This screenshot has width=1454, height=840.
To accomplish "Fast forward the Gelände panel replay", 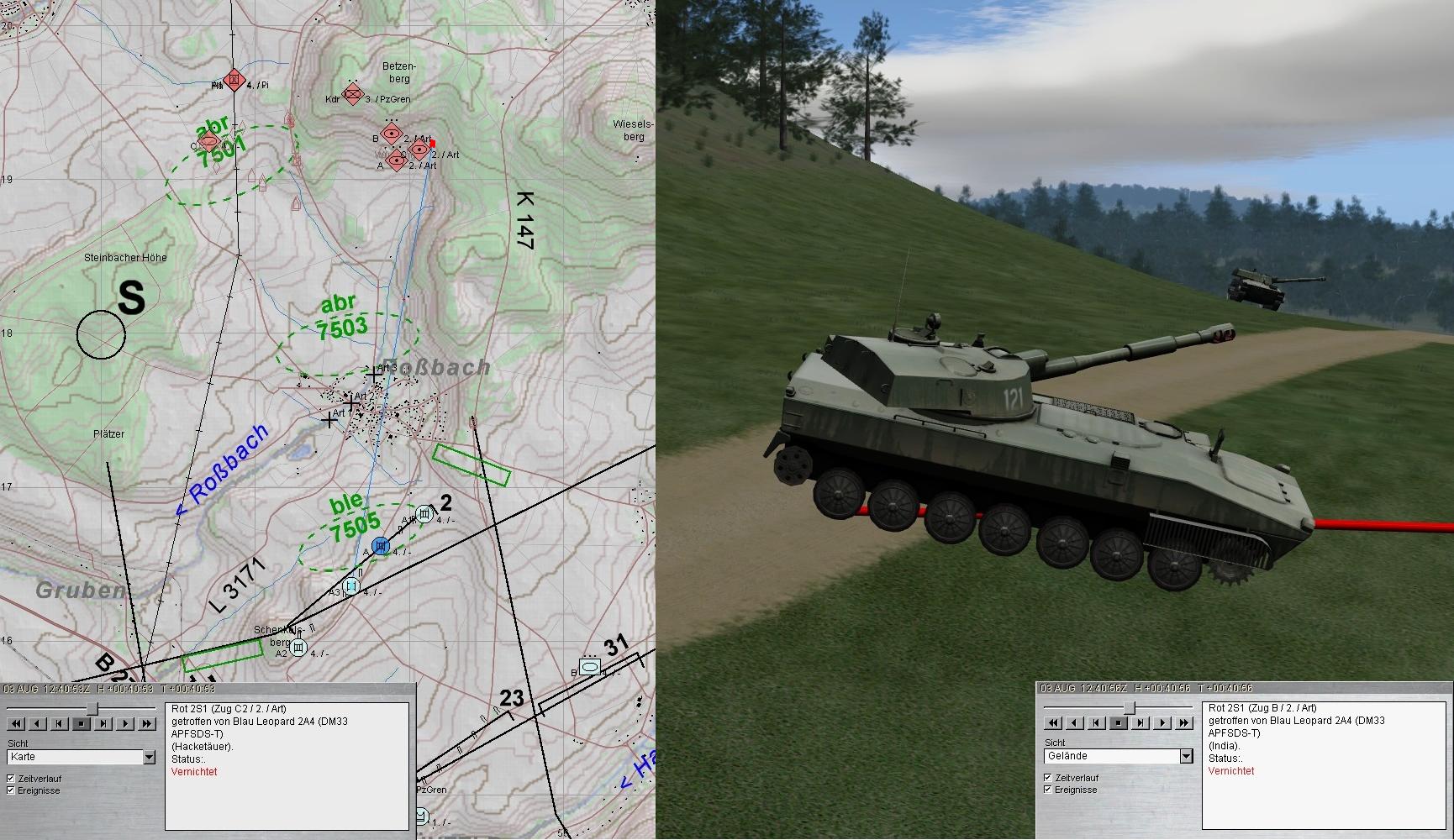I will pyautogui.click(x=1184, y=722).
